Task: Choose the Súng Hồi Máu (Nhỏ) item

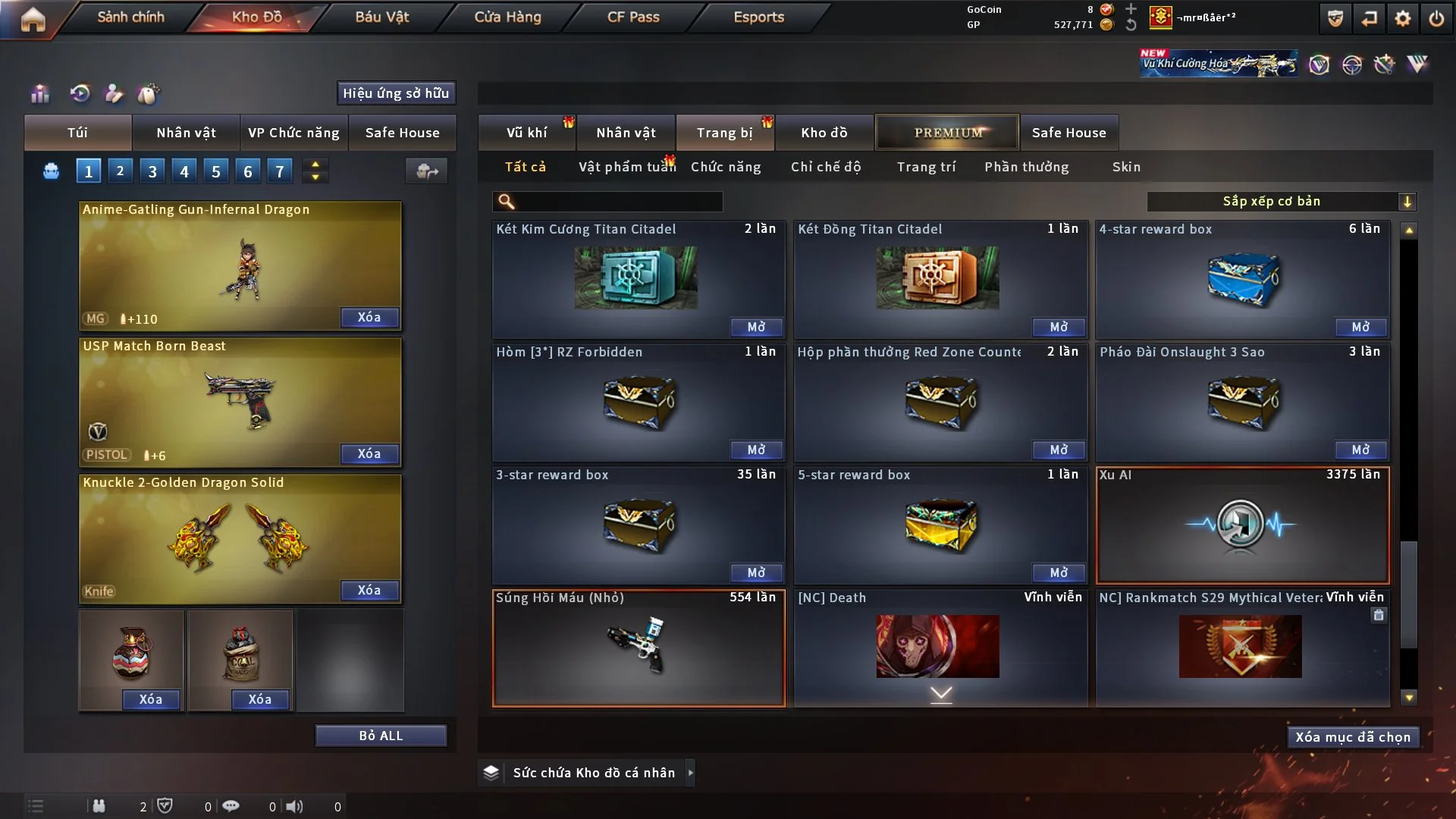Action: (x=639, y=648)
